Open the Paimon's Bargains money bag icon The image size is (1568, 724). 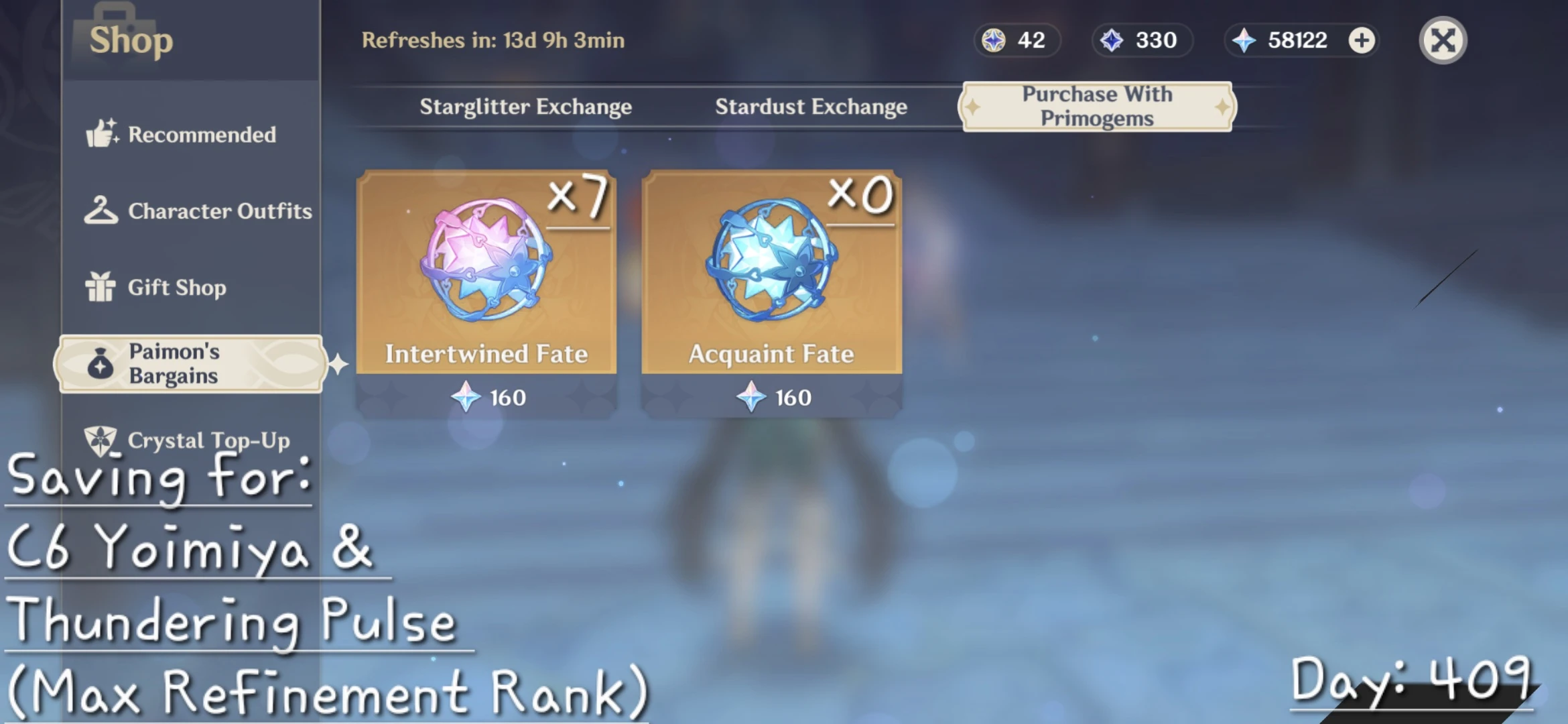(101, 363)
